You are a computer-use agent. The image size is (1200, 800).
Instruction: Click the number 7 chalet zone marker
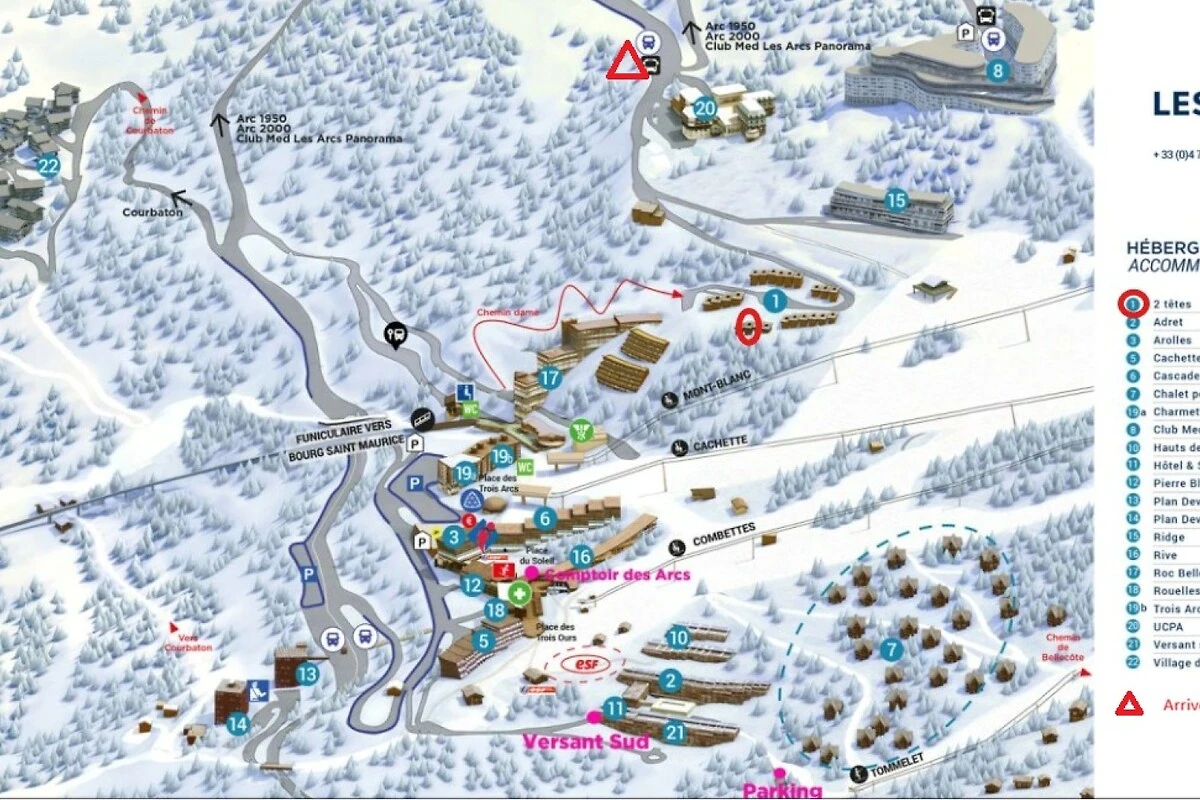pos(892,649)
